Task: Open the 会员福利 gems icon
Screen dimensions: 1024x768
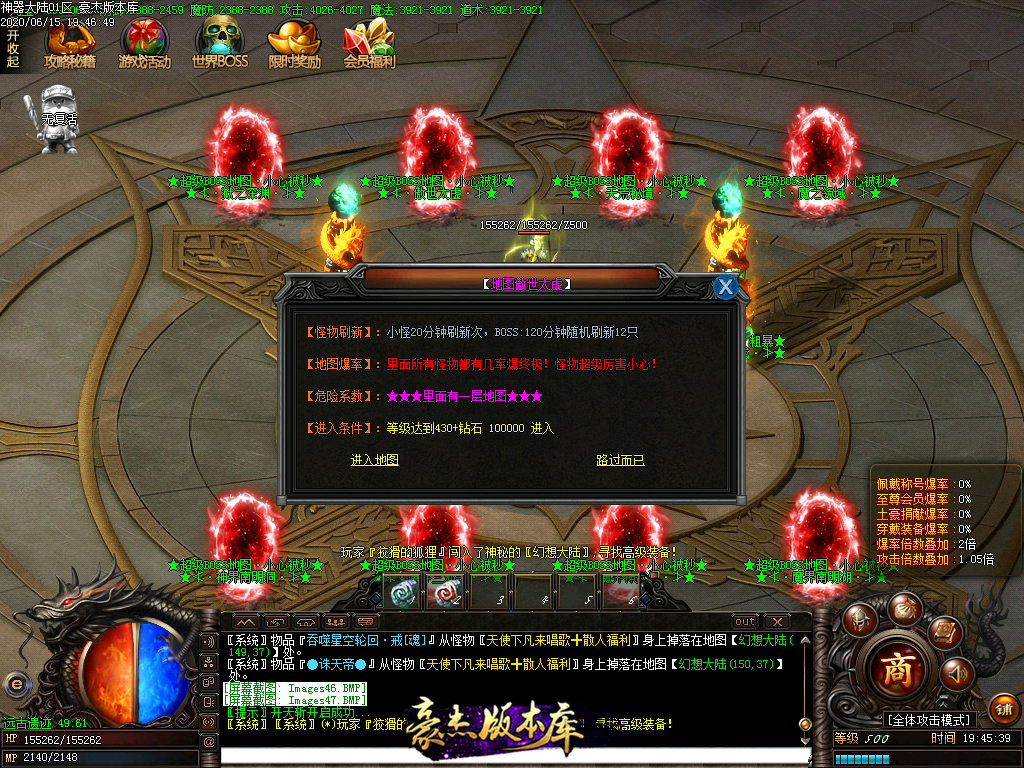Action: 369,45
